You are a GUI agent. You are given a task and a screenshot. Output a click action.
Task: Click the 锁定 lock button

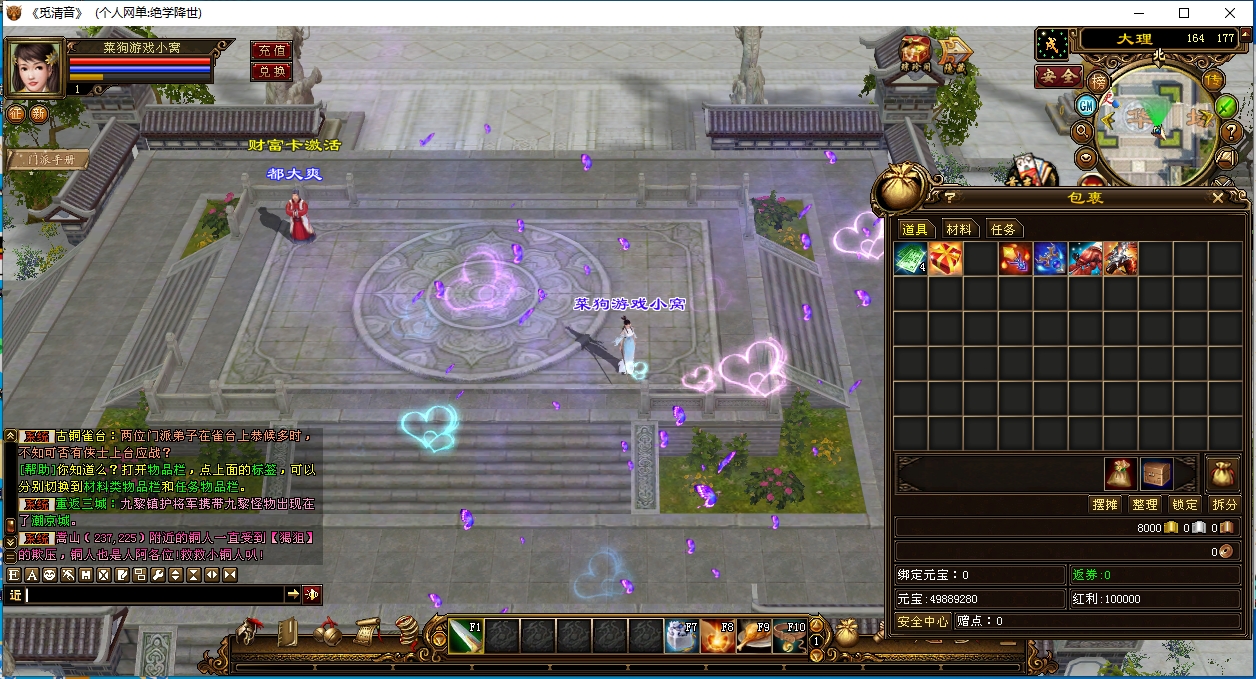pos(1184,505)
